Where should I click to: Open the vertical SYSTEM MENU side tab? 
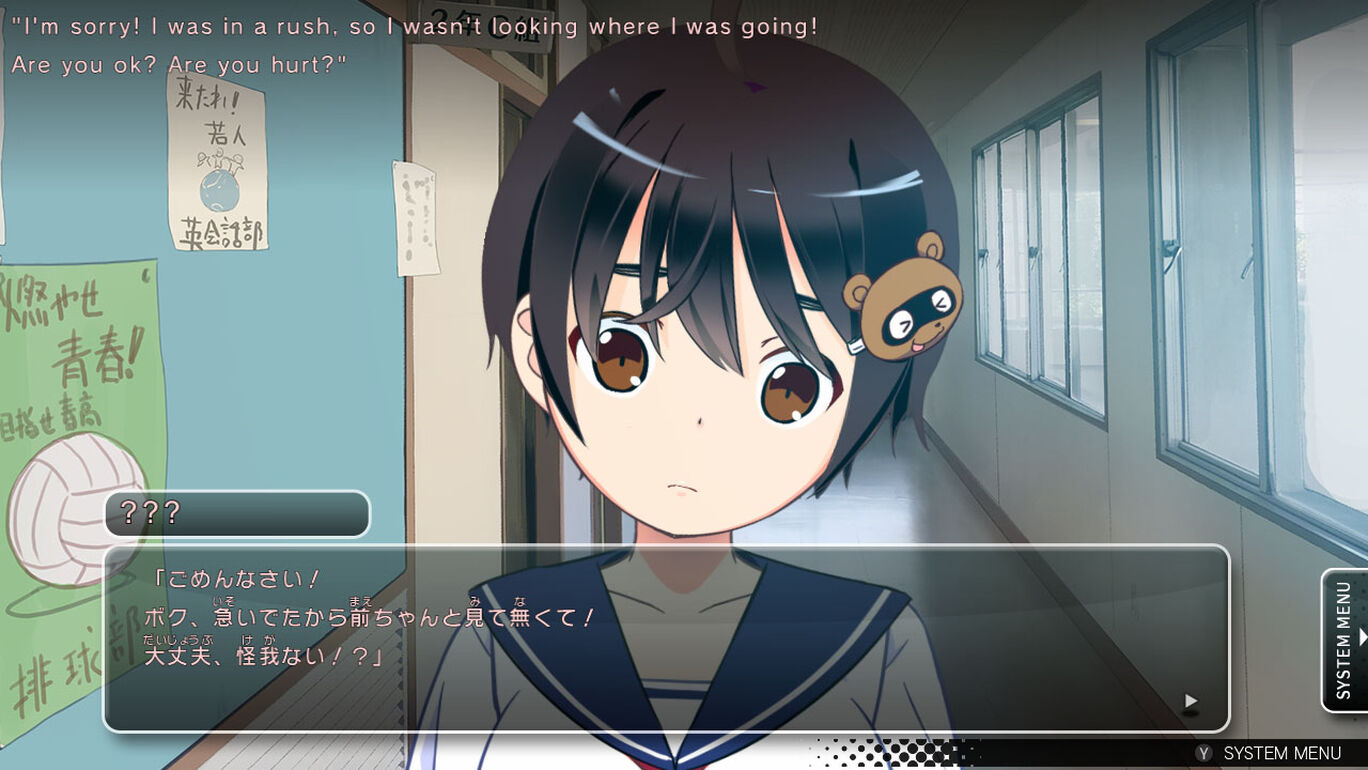coord(1345,640)
